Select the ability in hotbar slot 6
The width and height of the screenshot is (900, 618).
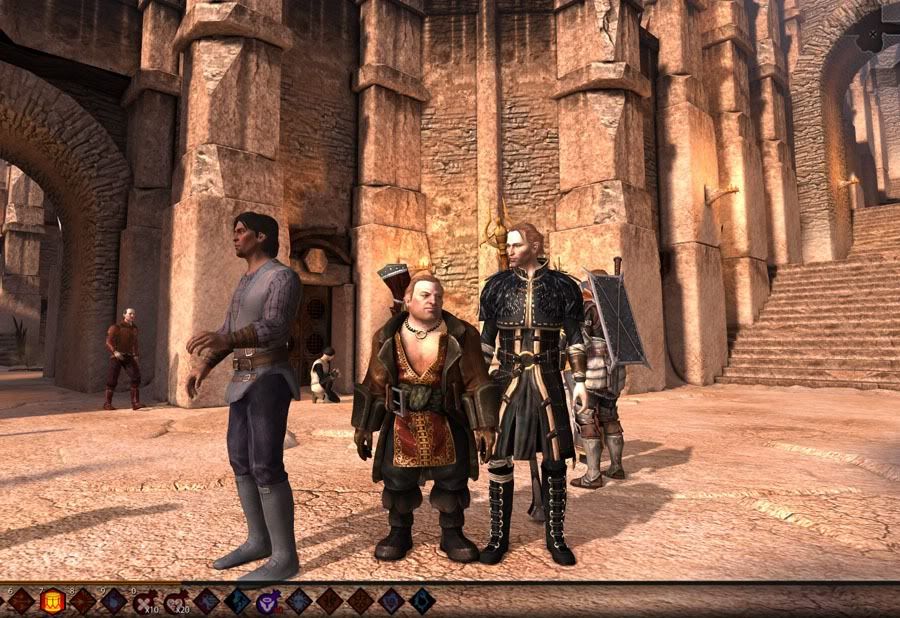[x=21, y=601]
